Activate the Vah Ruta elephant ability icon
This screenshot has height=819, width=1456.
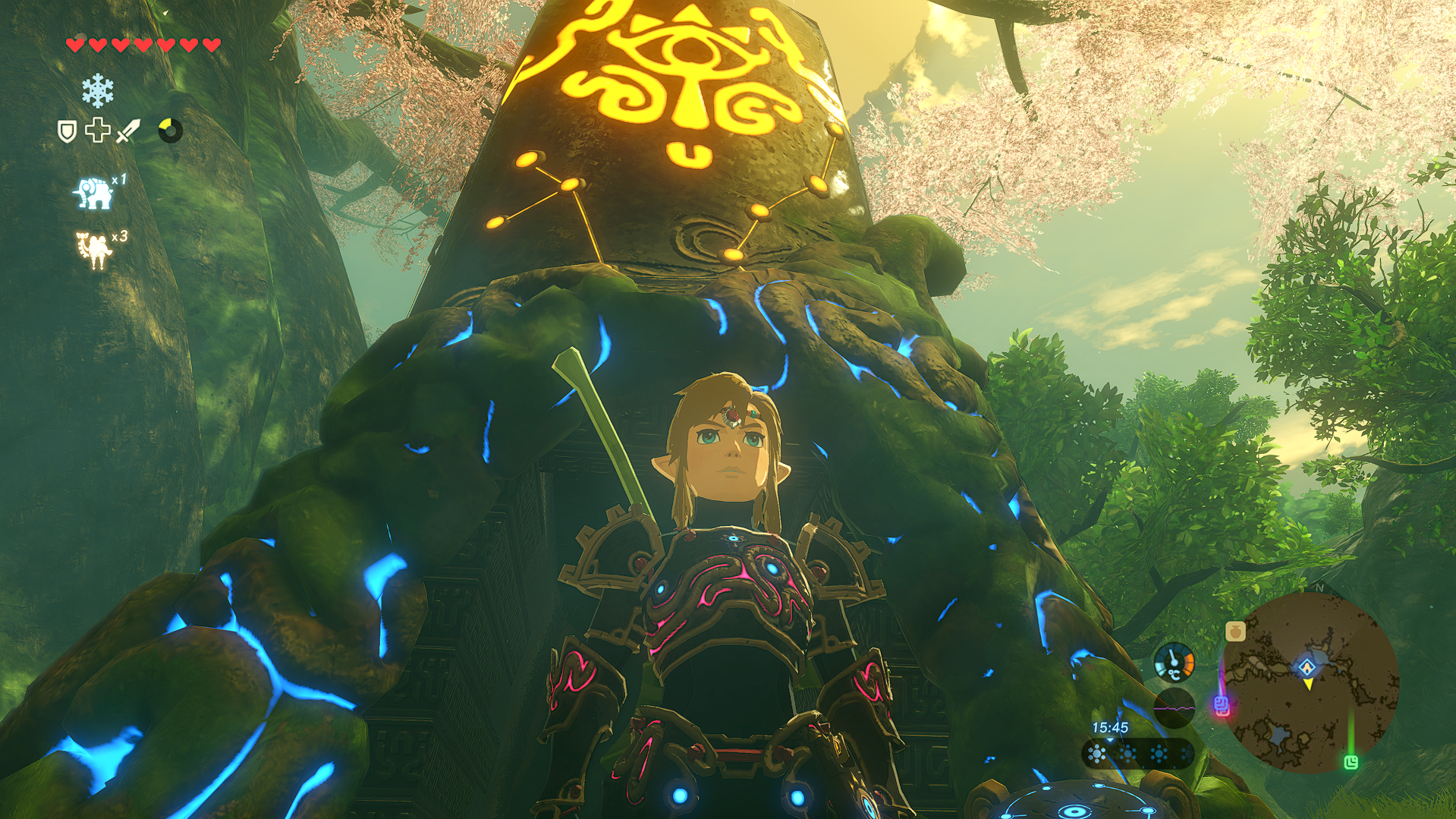(x=93, y=194)
